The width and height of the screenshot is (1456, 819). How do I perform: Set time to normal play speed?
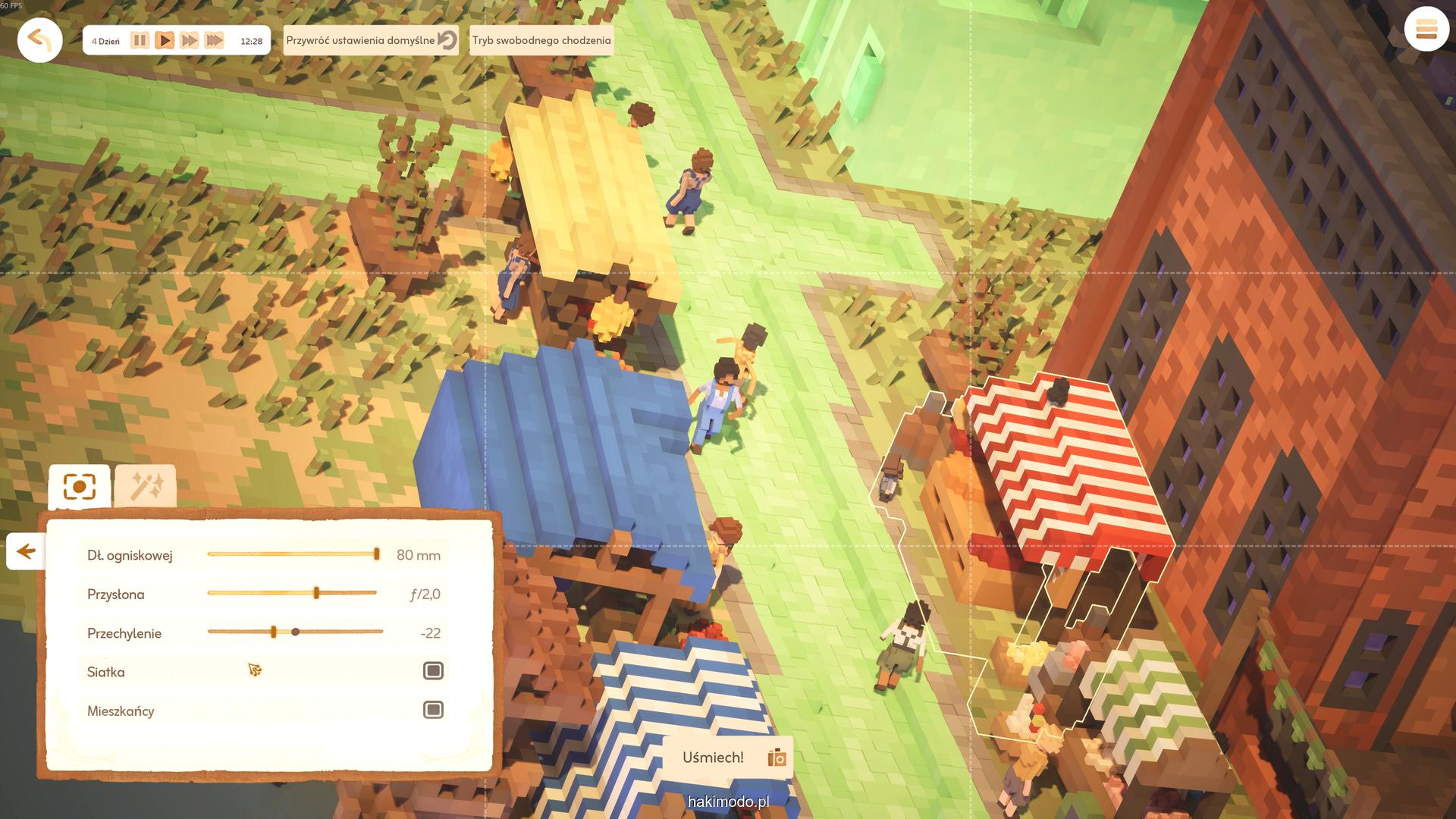coord(165,40)
